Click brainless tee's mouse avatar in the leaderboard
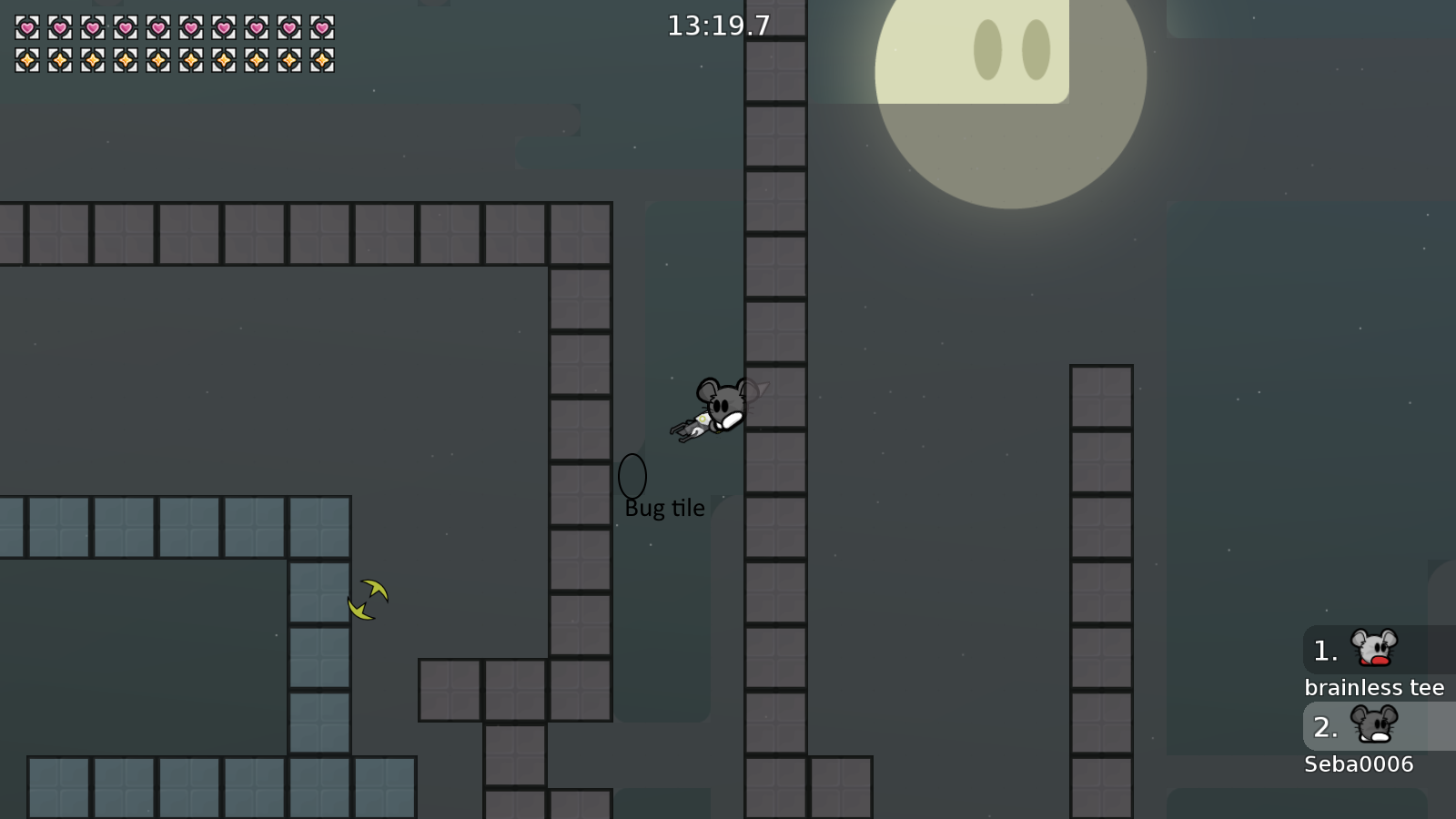The image size is (1456, 819). (1372, 649)
